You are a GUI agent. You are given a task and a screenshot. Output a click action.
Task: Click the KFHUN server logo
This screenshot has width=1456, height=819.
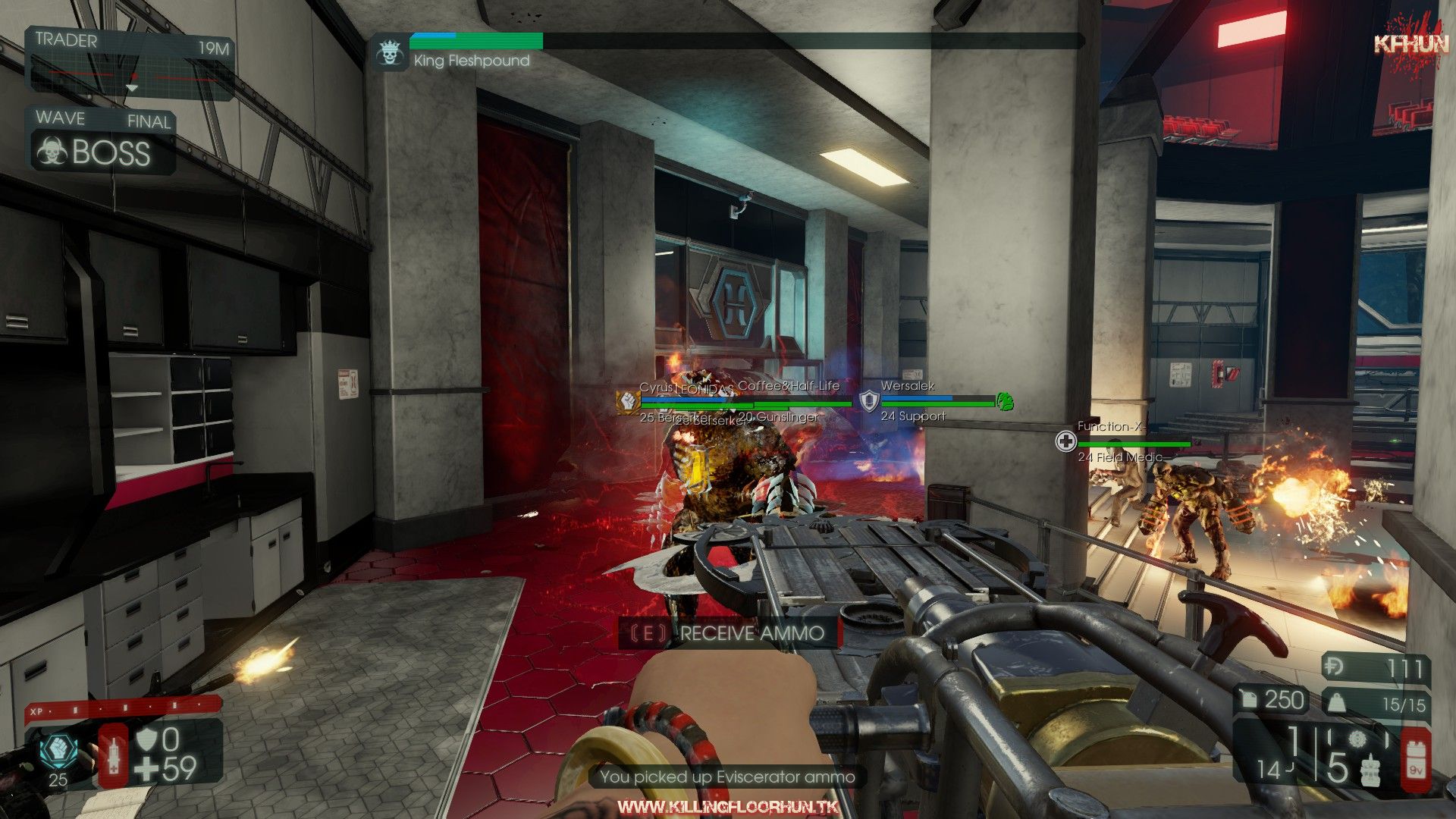[x=1410, y=44]
